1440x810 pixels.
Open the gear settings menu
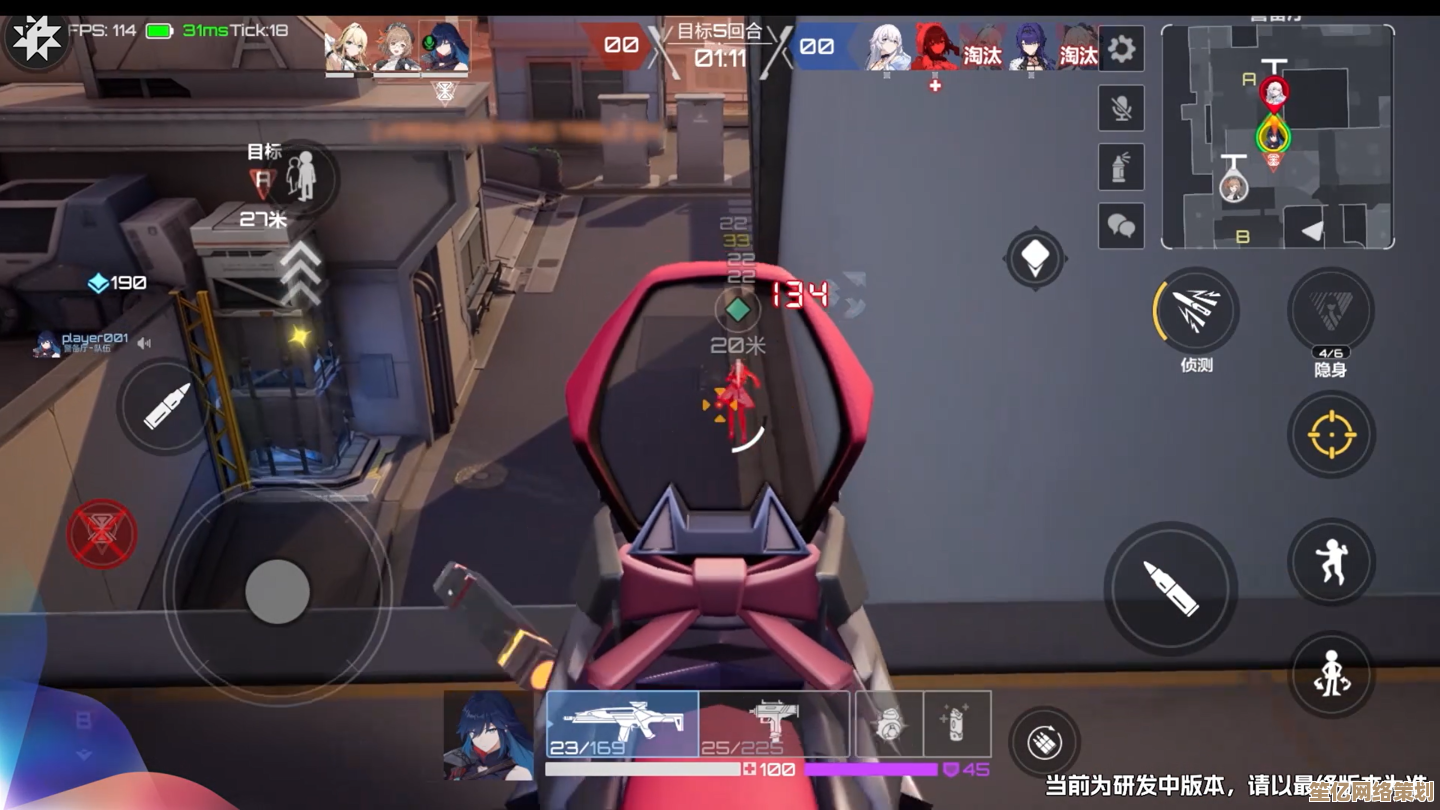click(1121, 49)
